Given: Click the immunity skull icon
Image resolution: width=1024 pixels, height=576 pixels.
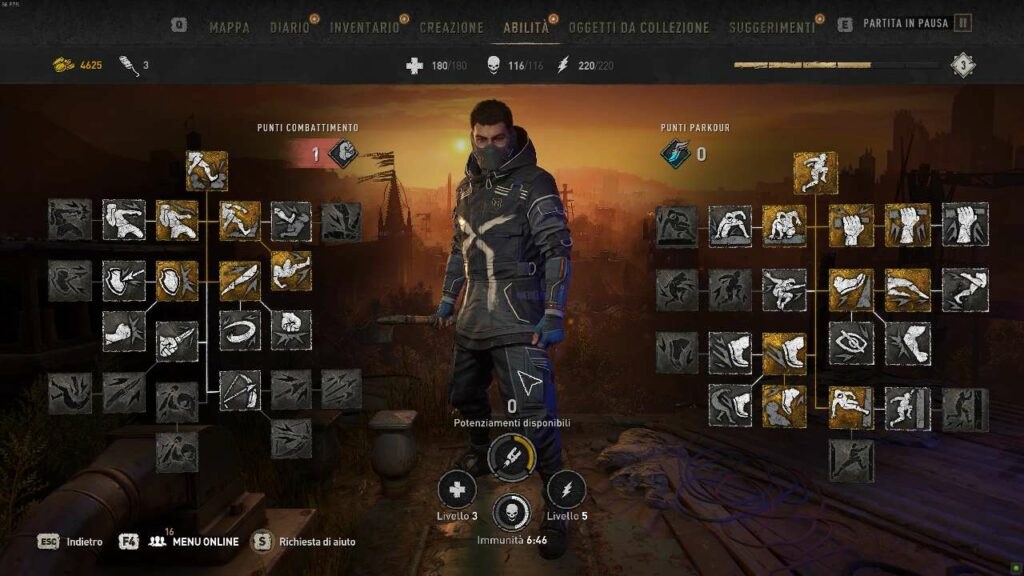Looking at the screenshot, I should tap(511, 511).
